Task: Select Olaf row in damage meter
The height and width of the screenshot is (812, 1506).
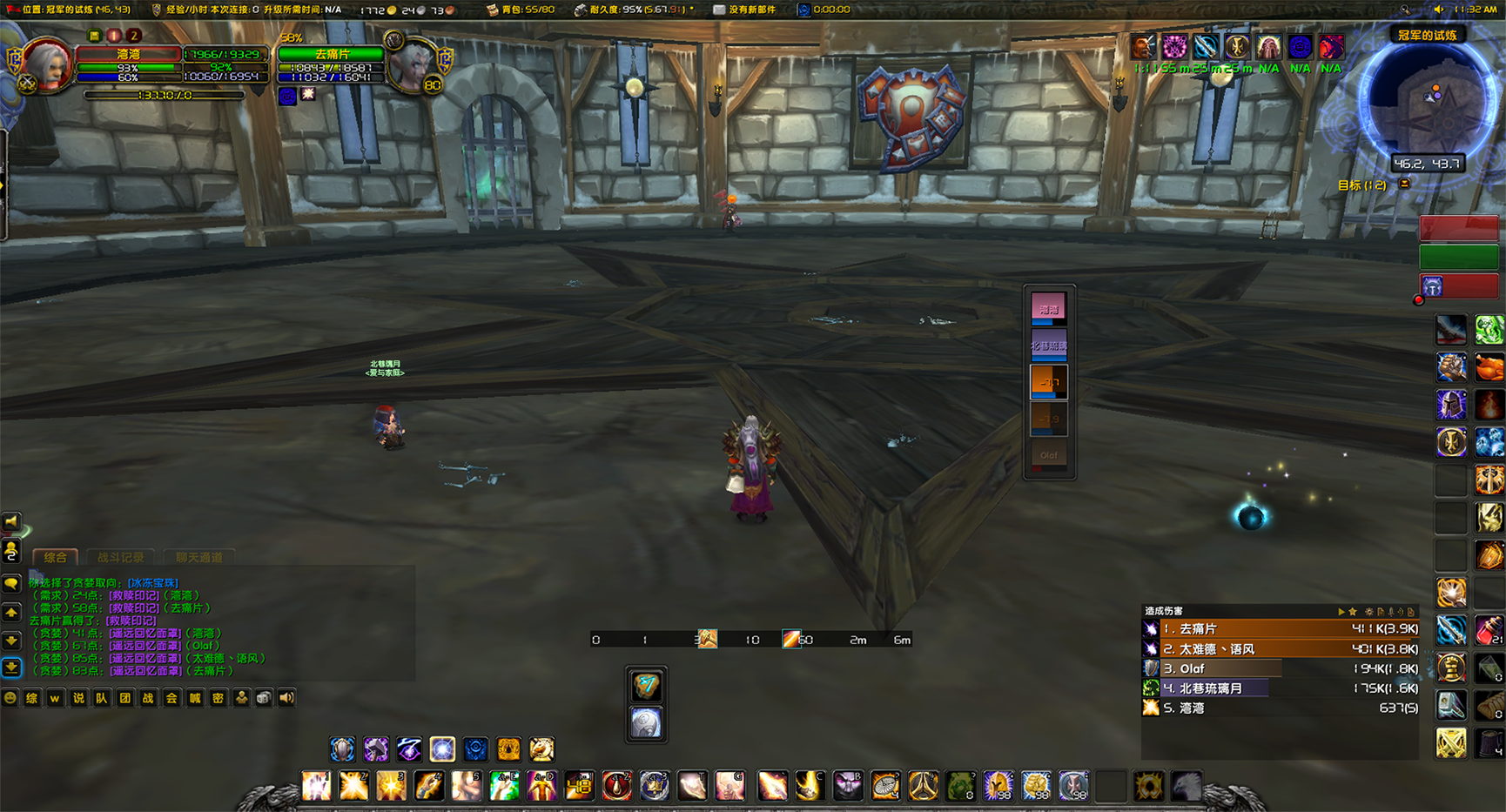Action: click(x=1280, y=668)
